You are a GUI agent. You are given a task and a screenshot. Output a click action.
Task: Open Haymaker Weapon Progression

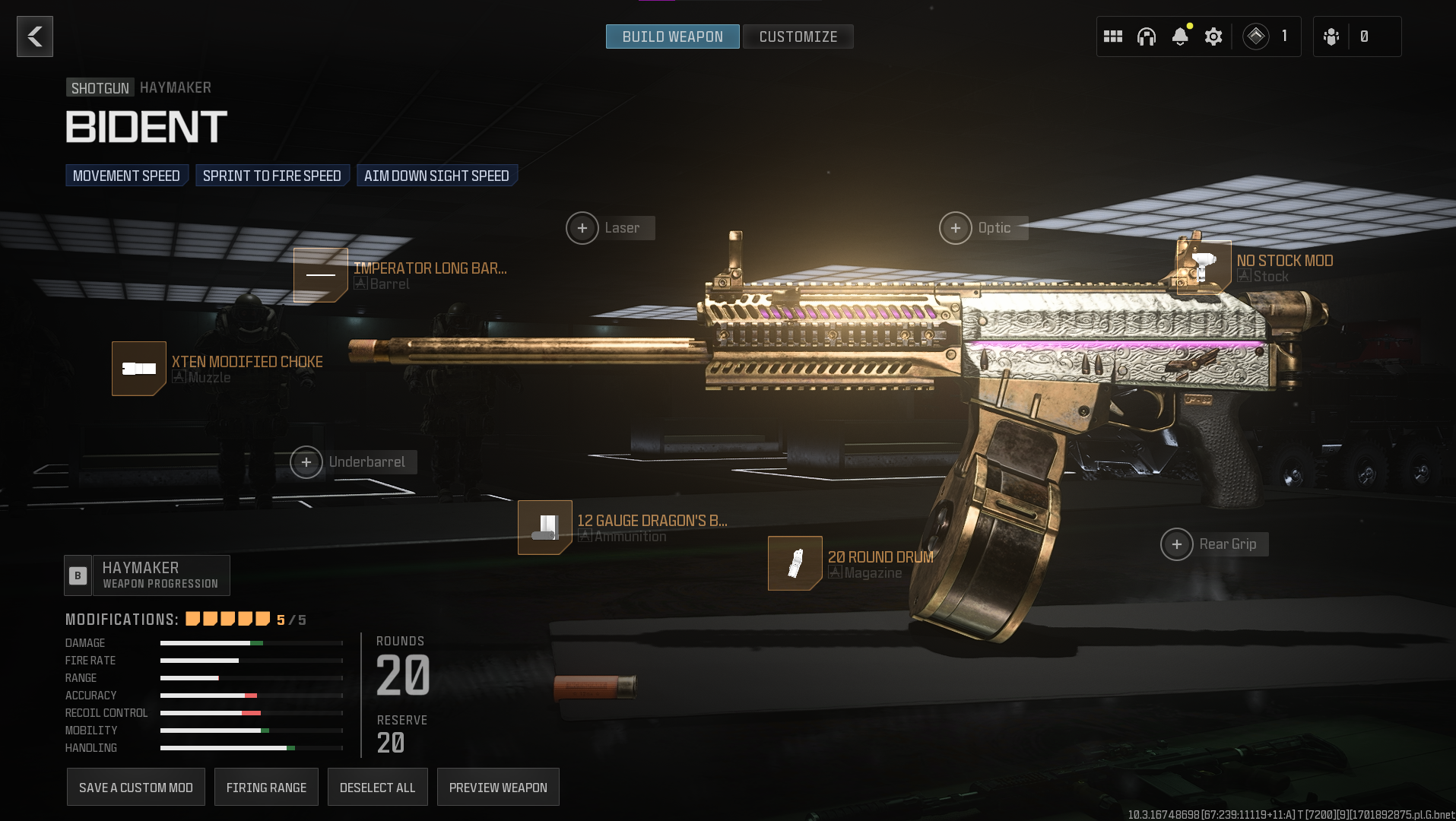click(x=148, y=575)
